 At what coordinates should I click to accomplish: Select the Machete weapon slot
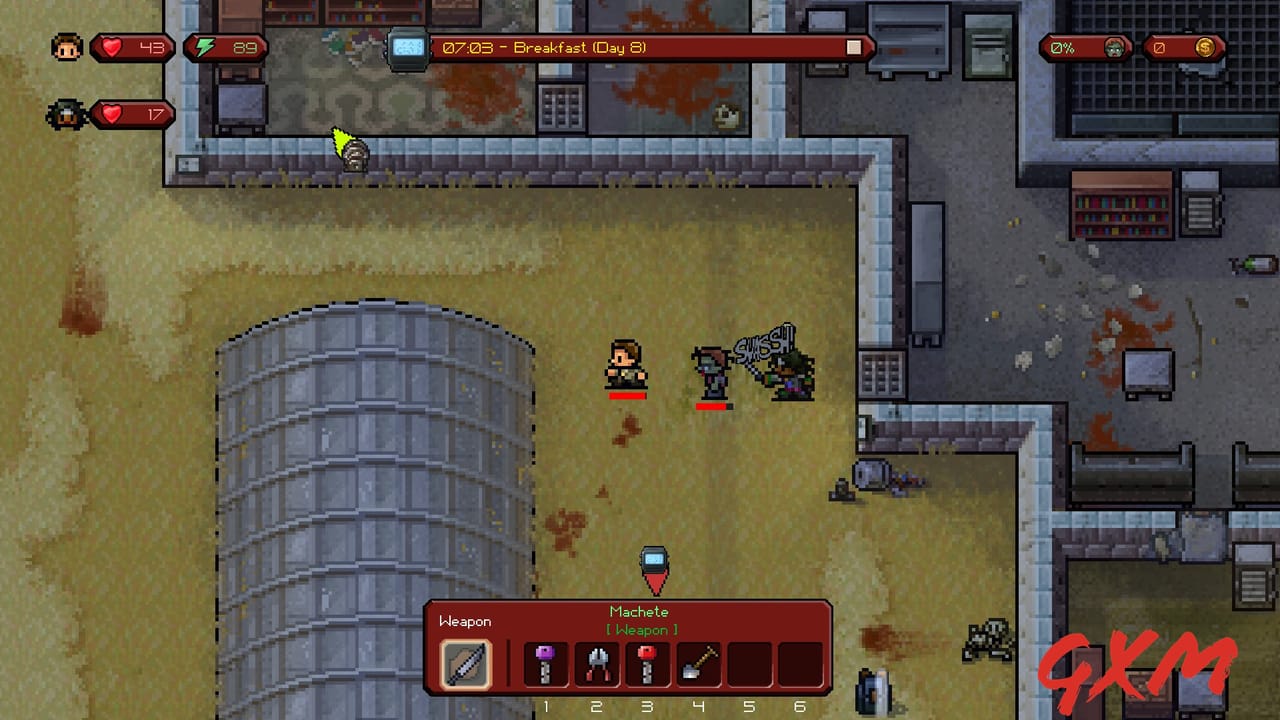(x=465, y=663)
